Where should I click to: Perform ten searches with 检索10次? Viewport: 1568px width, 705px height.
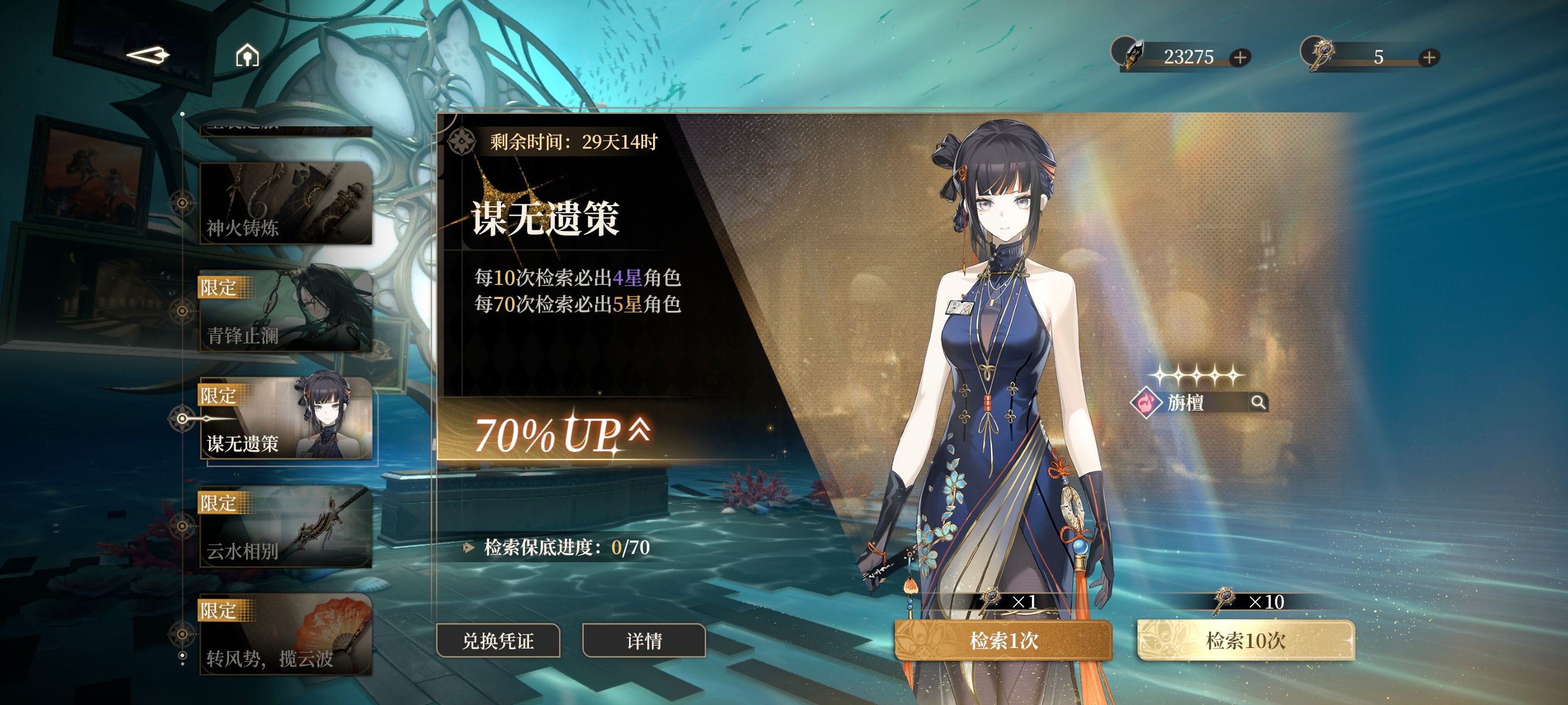click(x=1246, y=640)
